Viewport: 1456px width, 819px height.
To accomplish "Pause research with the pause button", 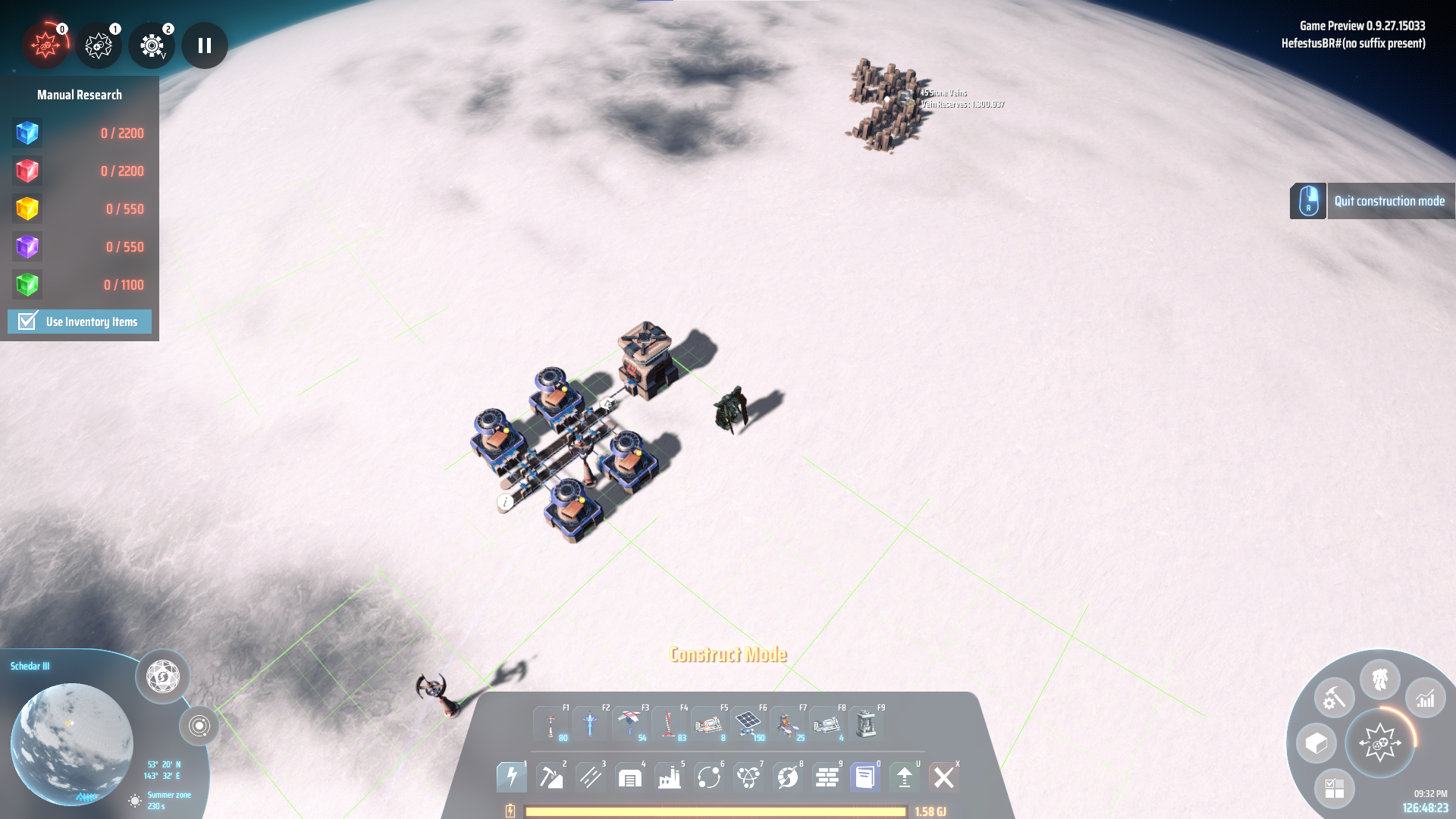I will click(205, 45).
